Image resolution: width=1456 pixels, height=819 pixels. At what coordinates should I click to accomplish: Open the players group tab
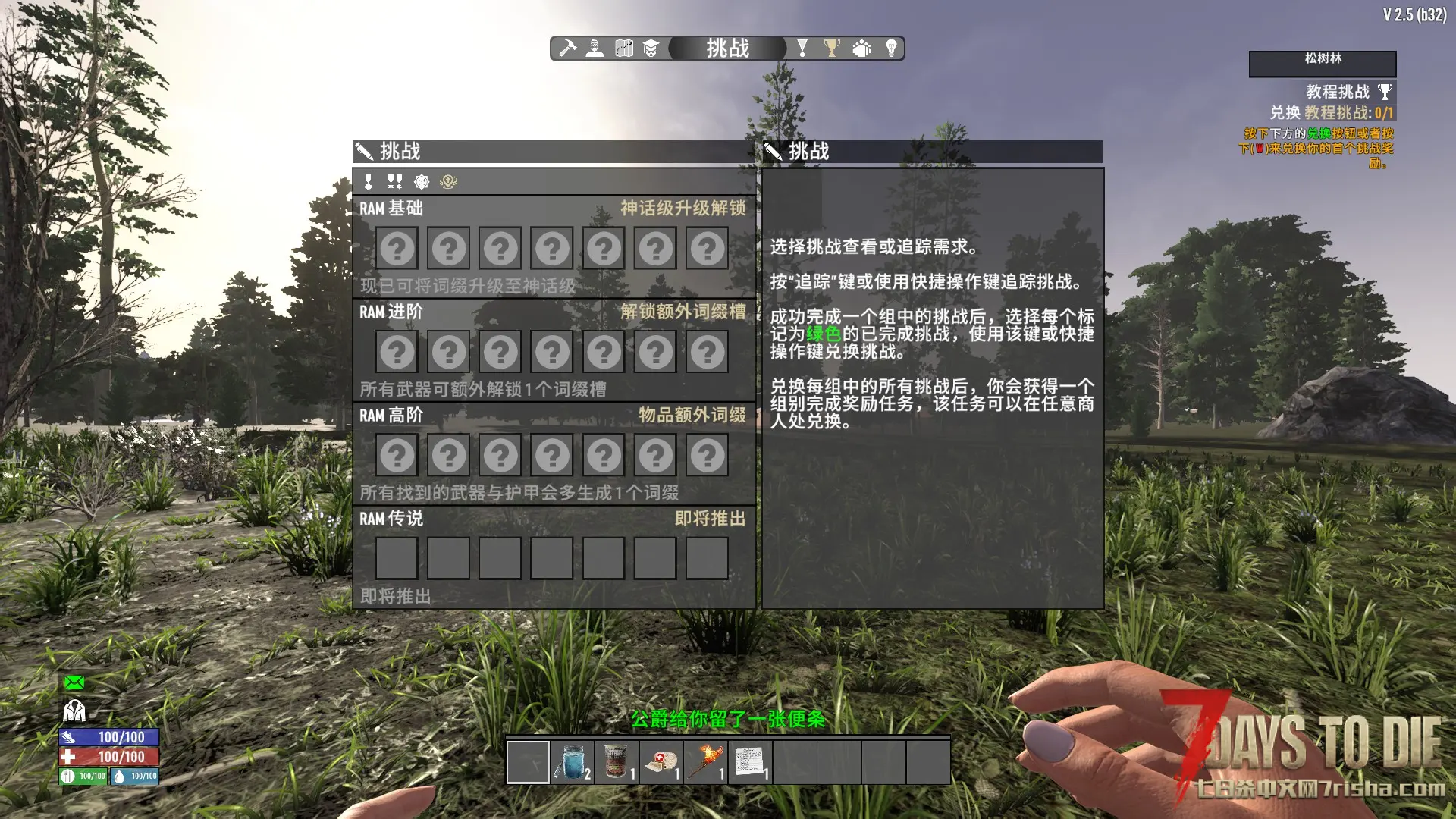(x=861, y=49)
